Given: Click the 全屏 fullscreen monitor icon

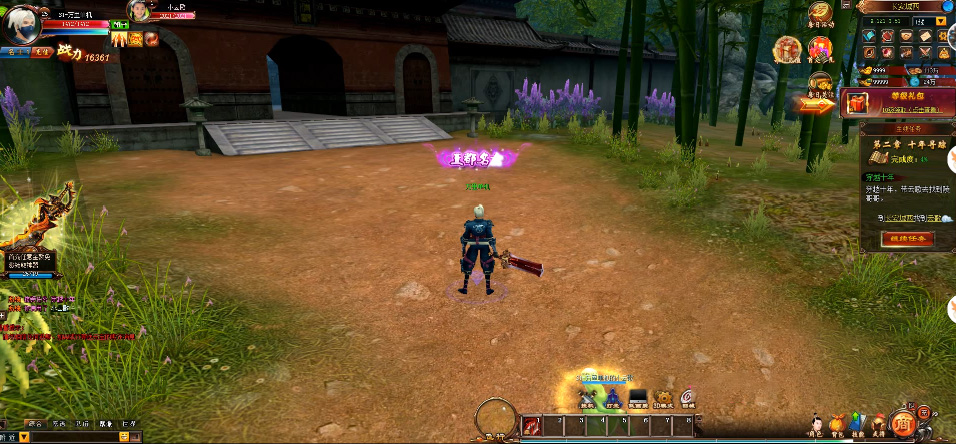Looking at the screenshot, I should click(x=637, y=398).
